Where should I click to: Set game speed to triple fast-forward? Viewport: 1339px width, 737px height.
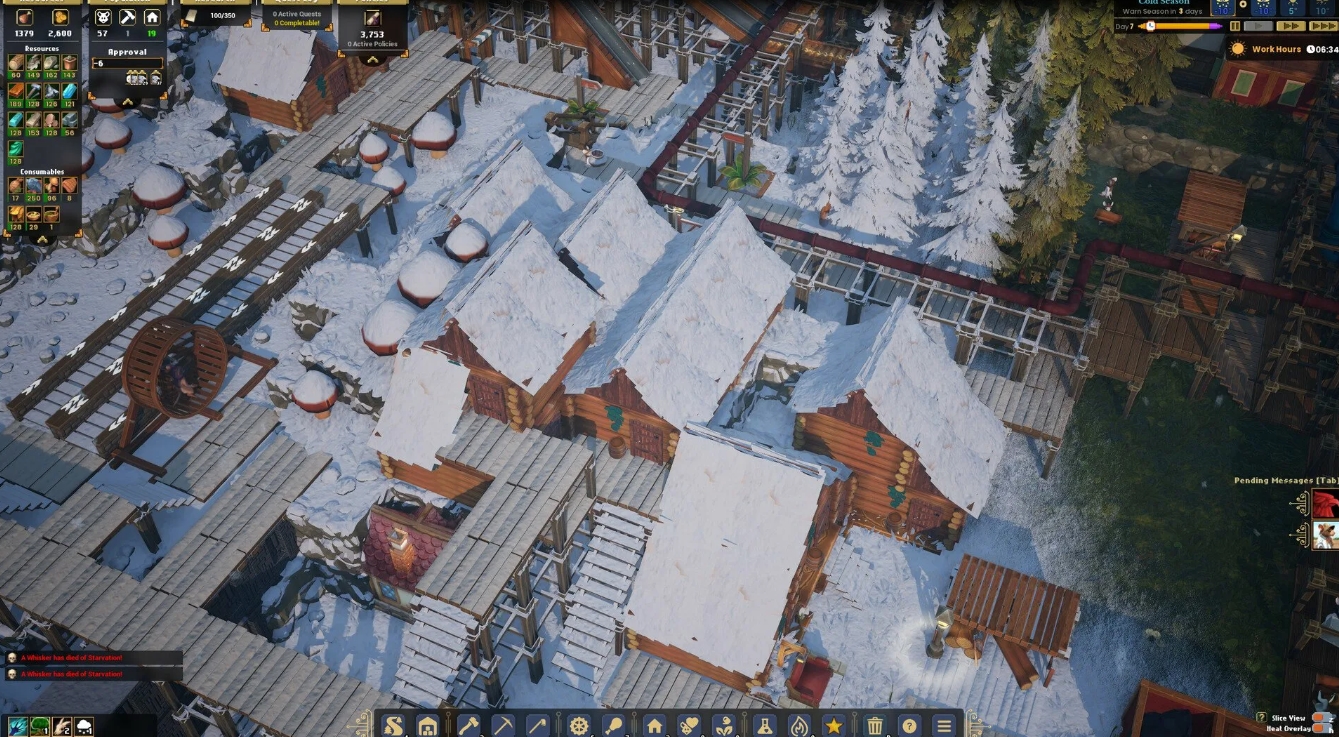[x=1322, y=26]
